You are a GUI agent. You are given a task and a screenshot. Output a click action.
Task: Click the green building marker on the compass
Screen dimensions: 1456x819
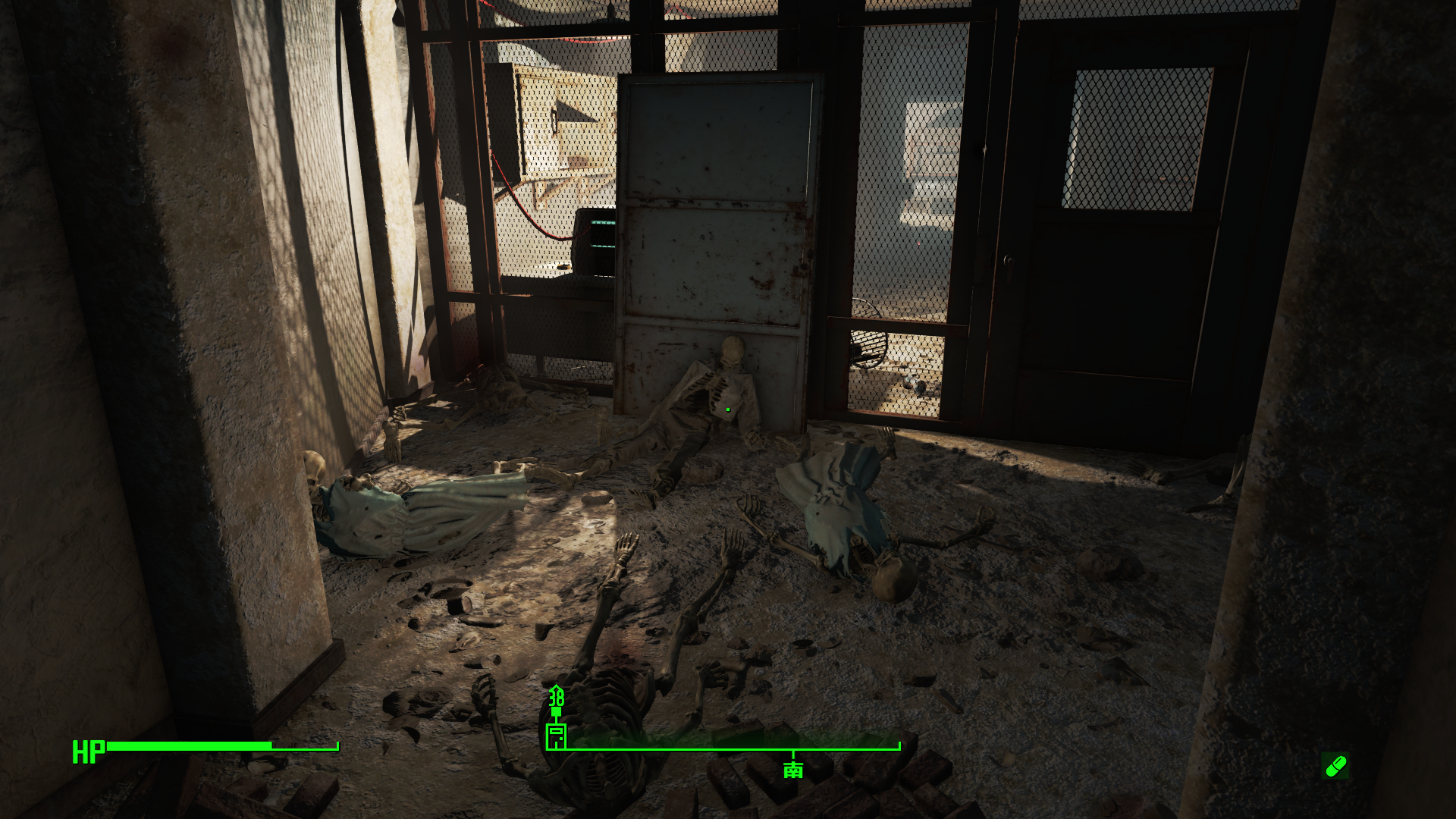(x=556, y=735)
